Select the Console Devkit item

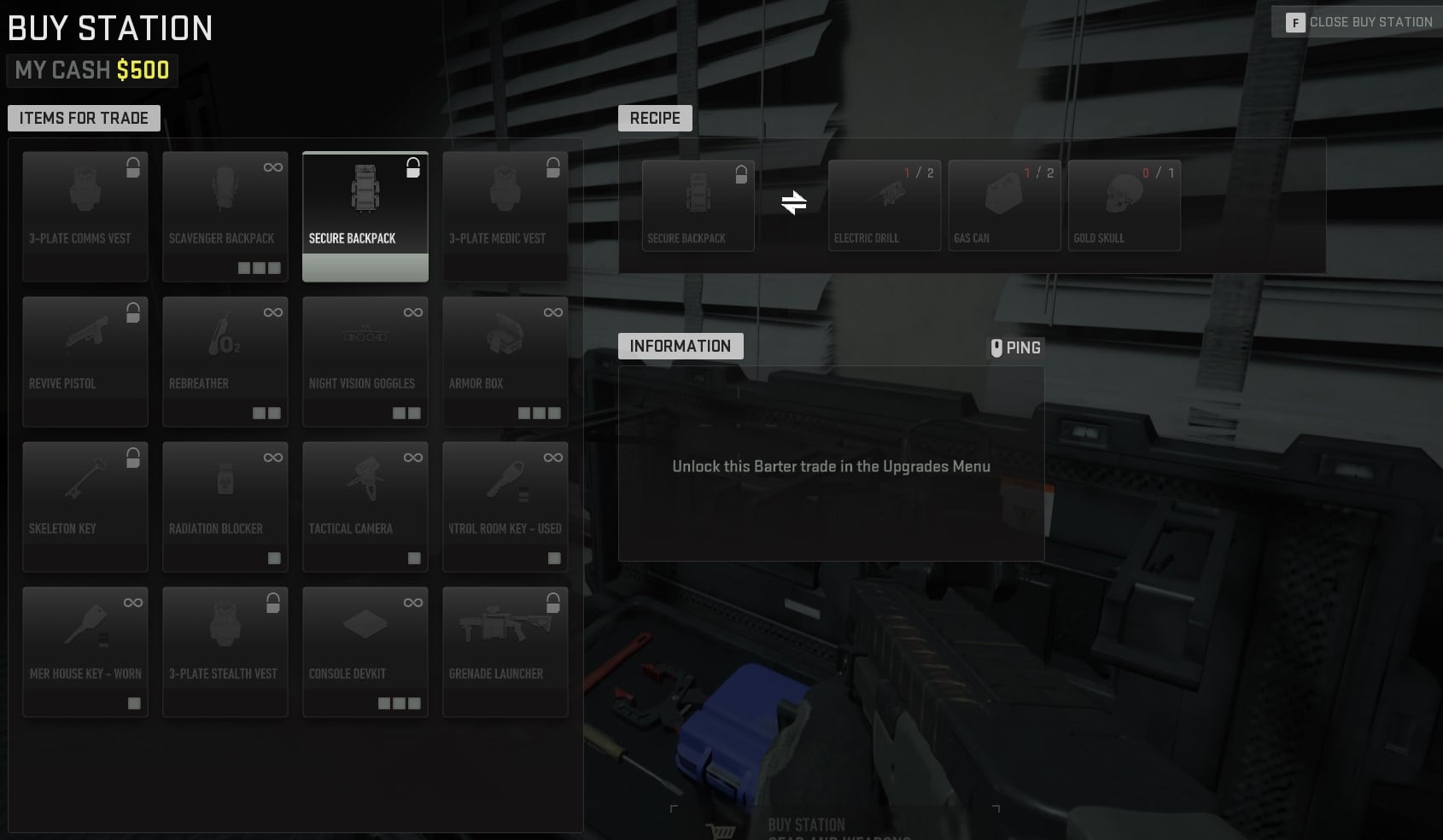[x=365, y=651]
